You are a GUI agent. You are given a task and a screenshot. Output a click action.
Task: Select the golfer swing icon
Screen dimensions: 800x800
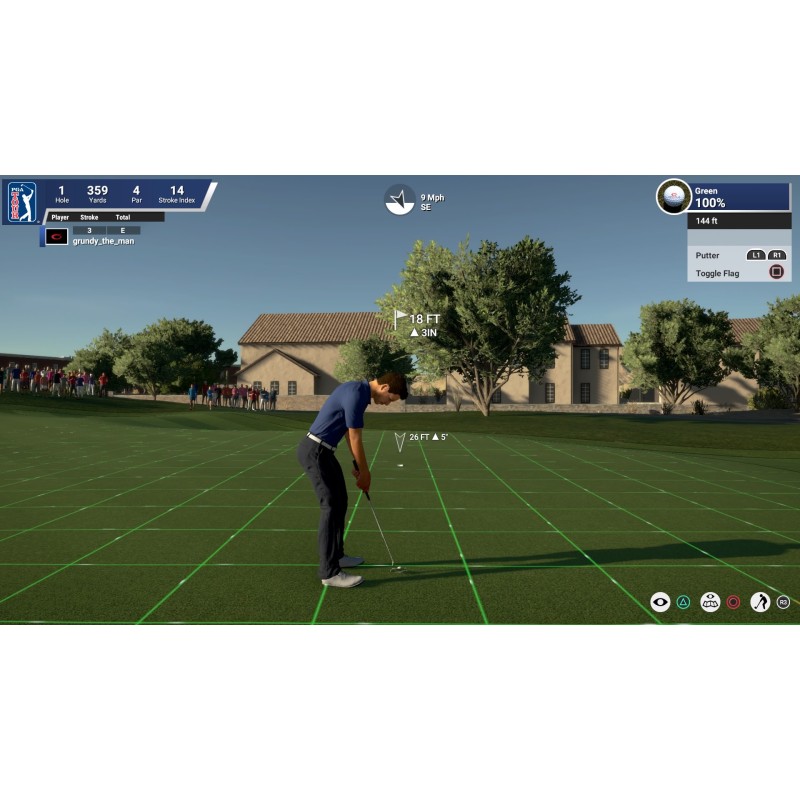(x=760, y=602)
